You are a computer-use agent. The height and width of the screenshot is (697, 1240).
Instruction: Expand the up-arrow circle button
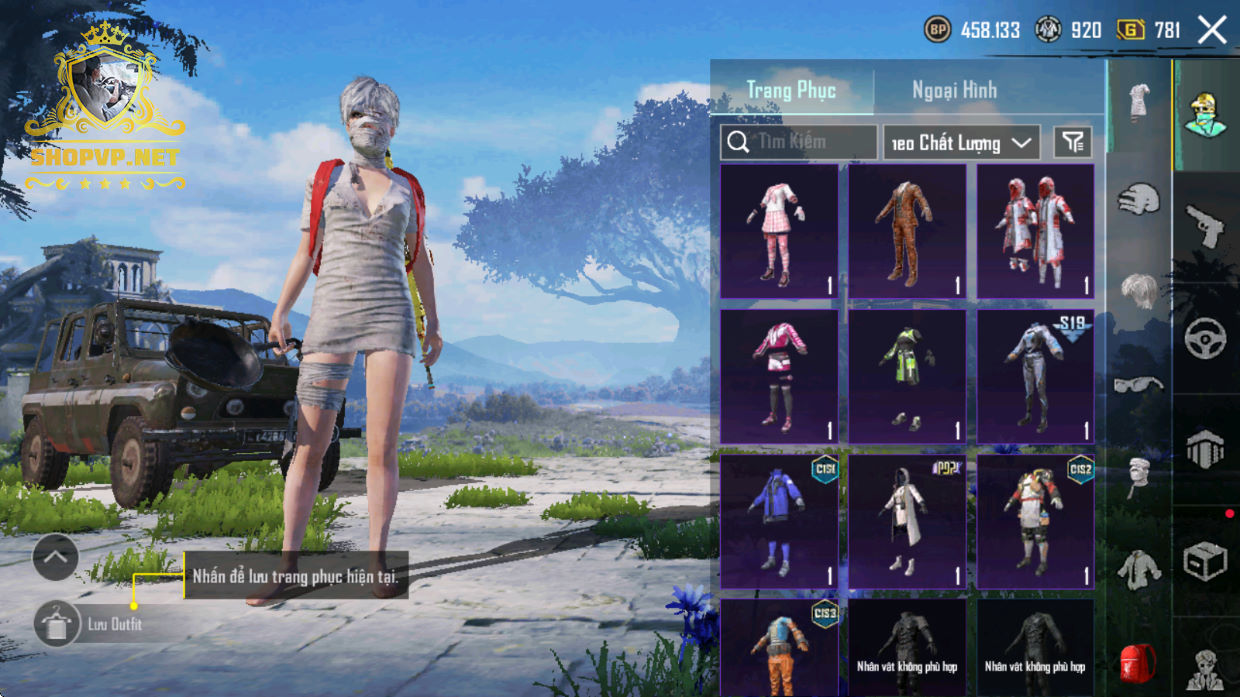pyautogui.click(x=56, y=557)
